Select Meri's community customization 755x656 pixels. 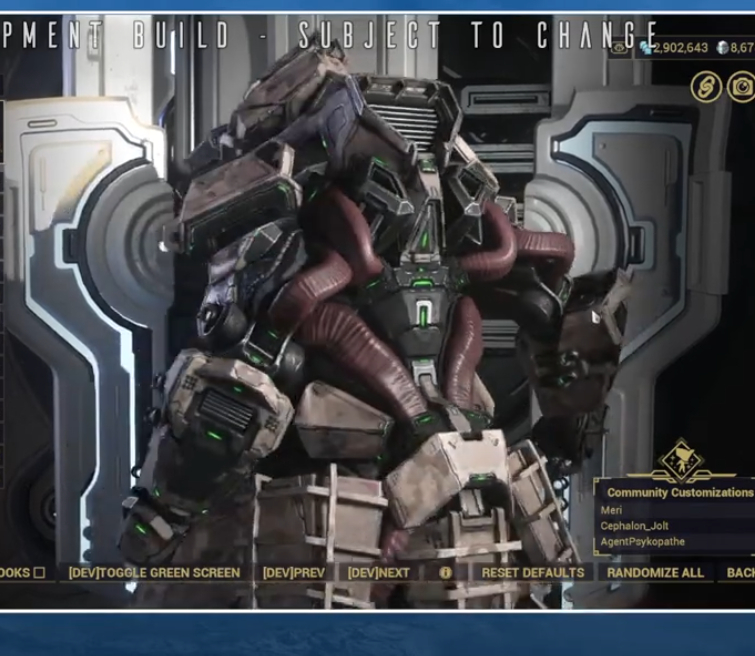(x=612, y=510)
